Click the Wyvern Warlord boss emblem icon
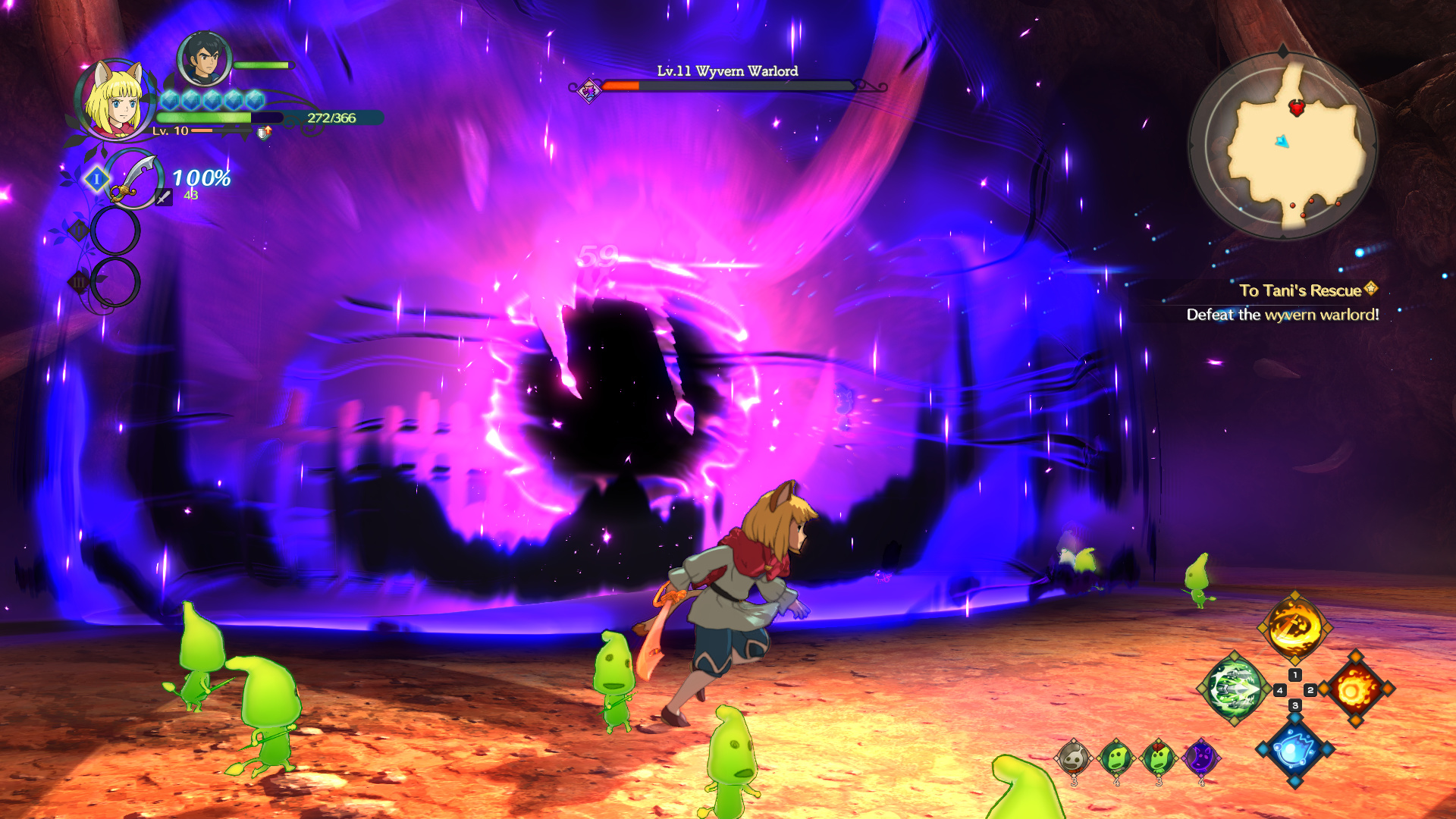The image size is (1456, 819). pyautogui.click(x=589, y=91)
